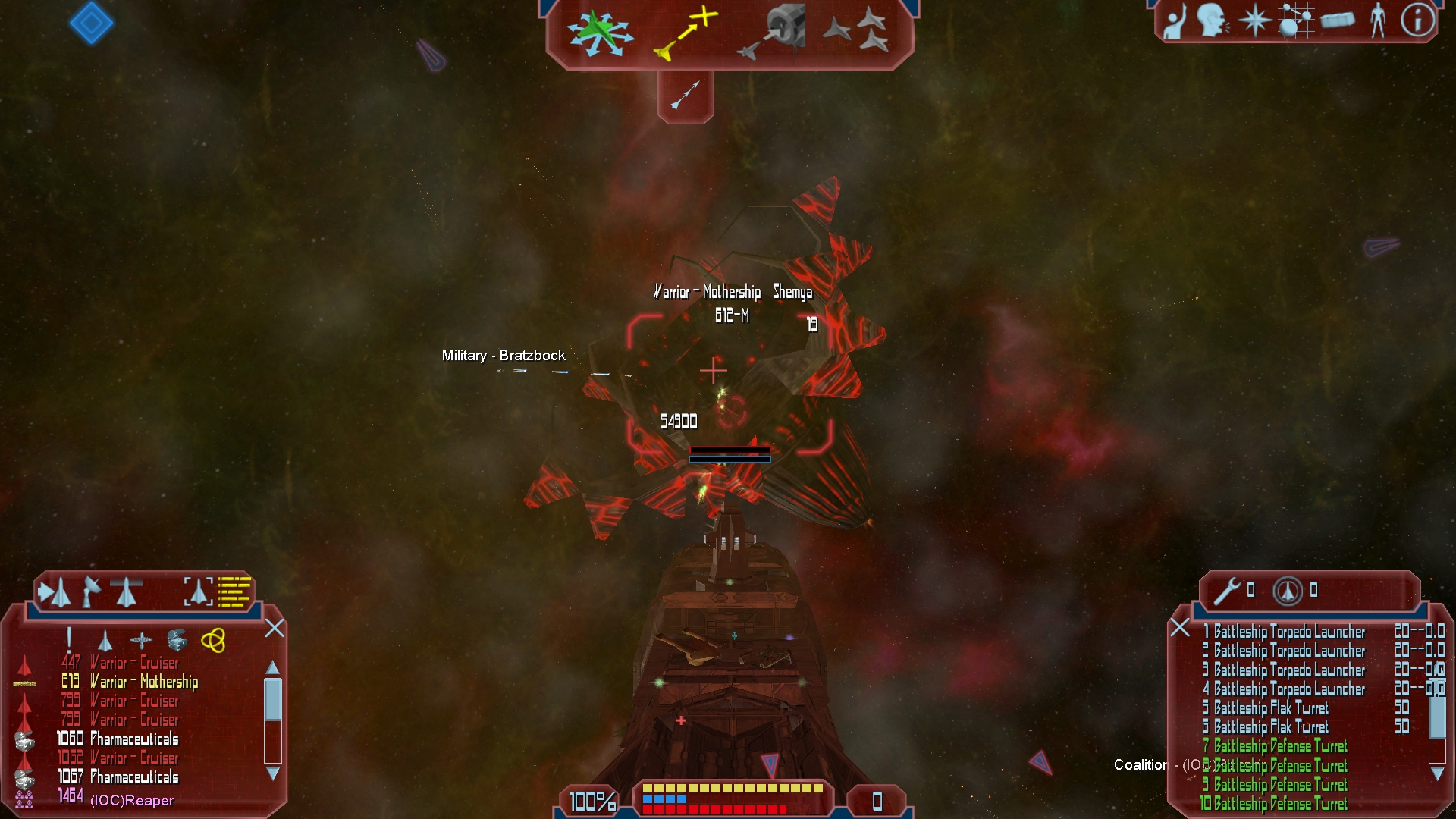Select the Battleship Flak Turret in slot 5
This screenshot has height=819, width=1456.
[1270, 708]
